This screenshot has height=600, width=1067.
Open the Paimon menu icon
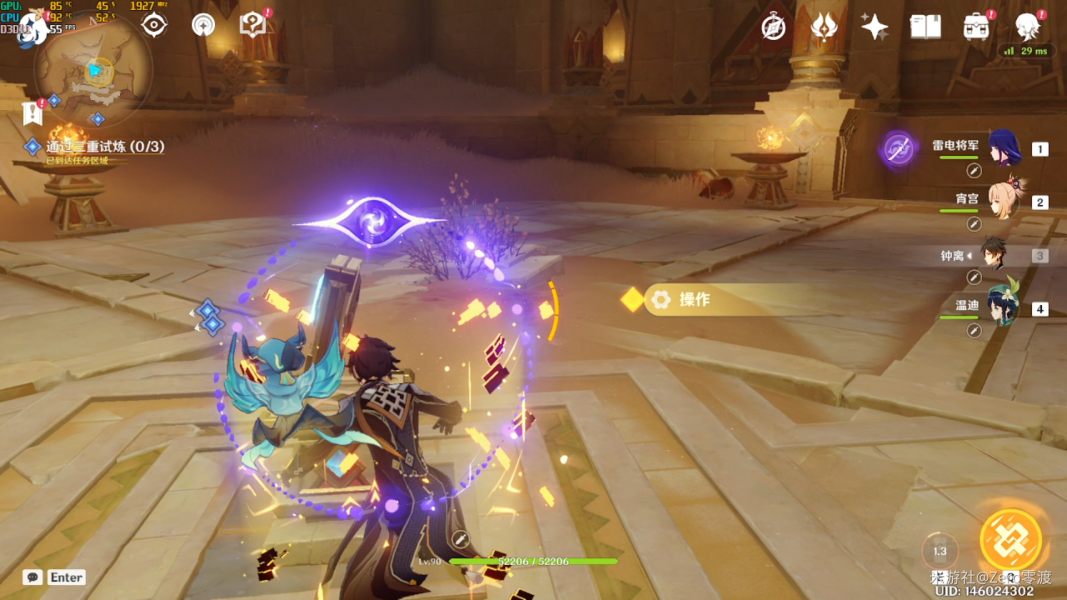click(x=33, y=28)
